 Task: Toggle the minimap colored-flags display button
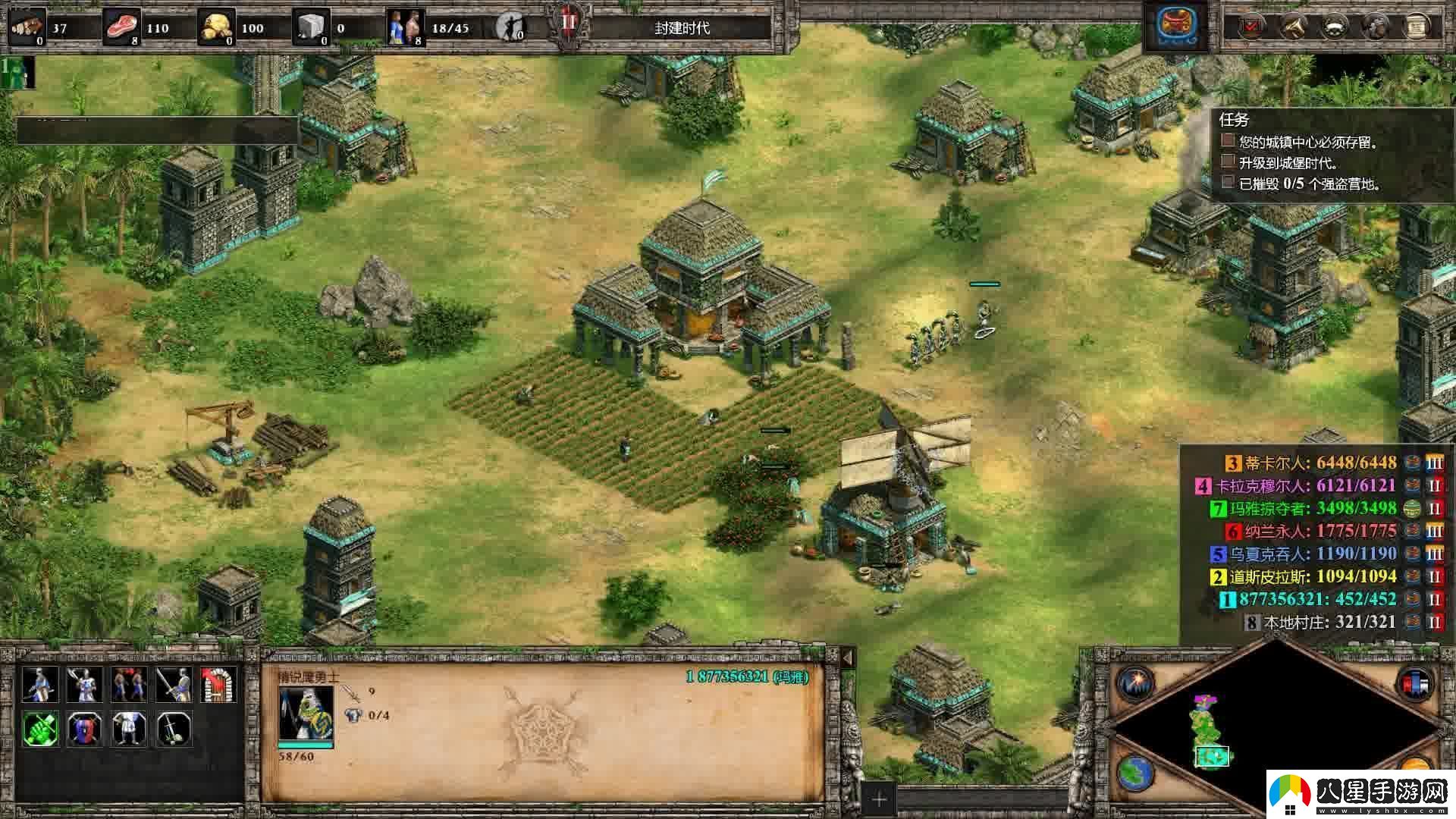coord(1414,682)
